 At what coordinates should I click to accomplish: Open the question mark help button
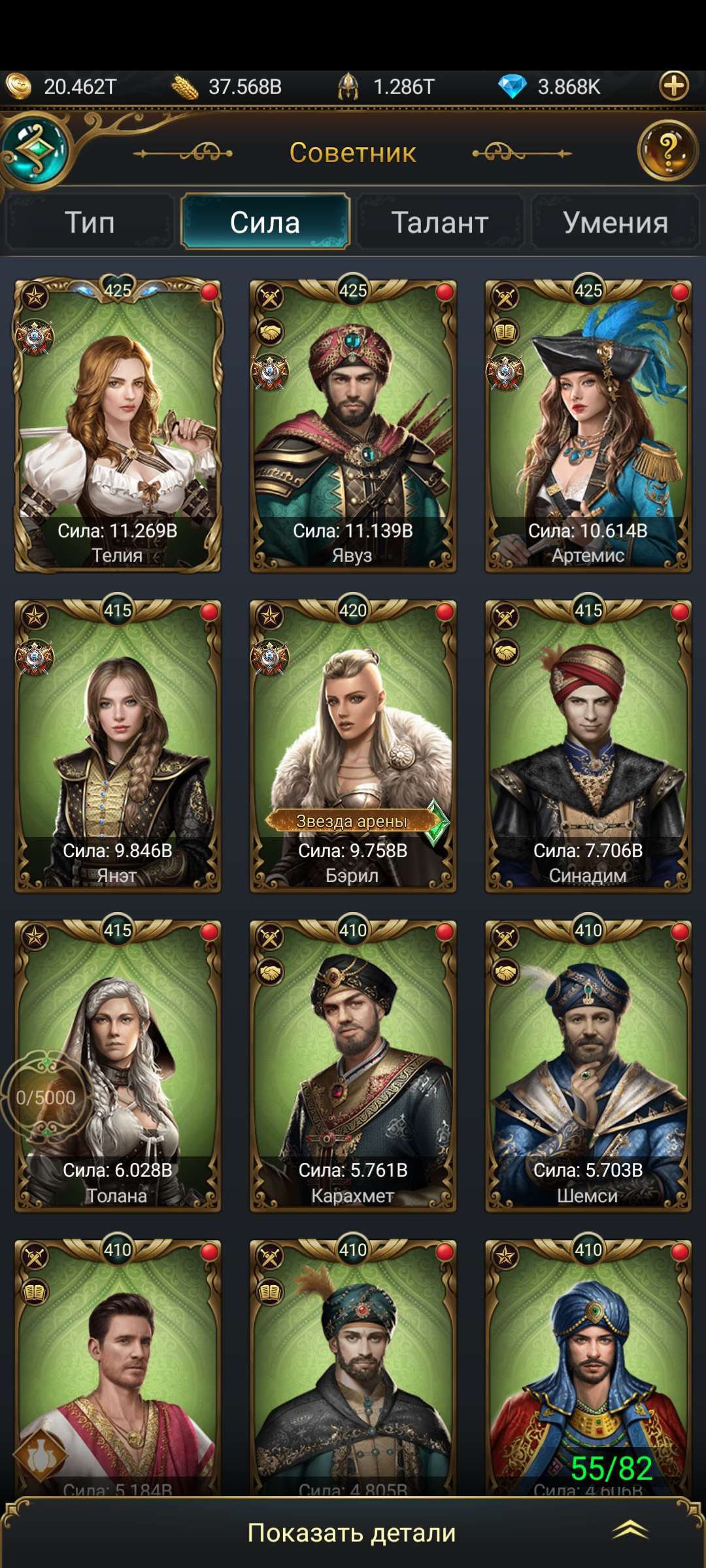[x=667, y=151]
